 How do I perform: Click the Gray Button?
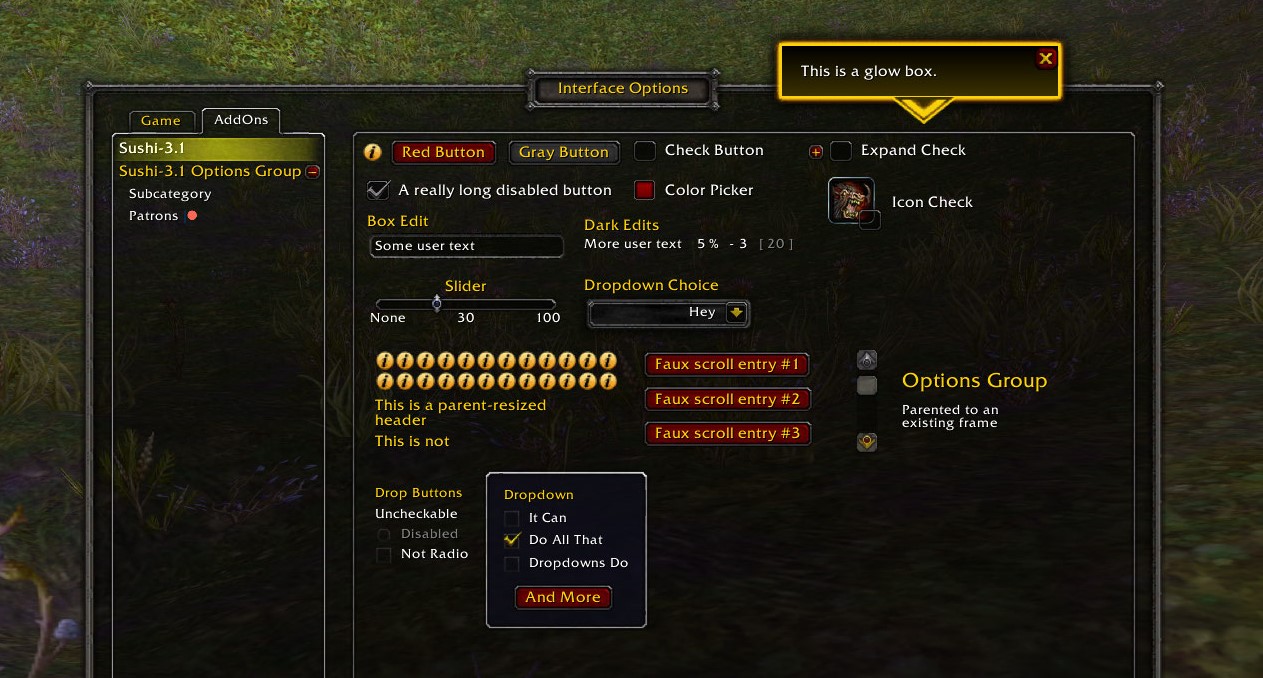click(564, 152)
